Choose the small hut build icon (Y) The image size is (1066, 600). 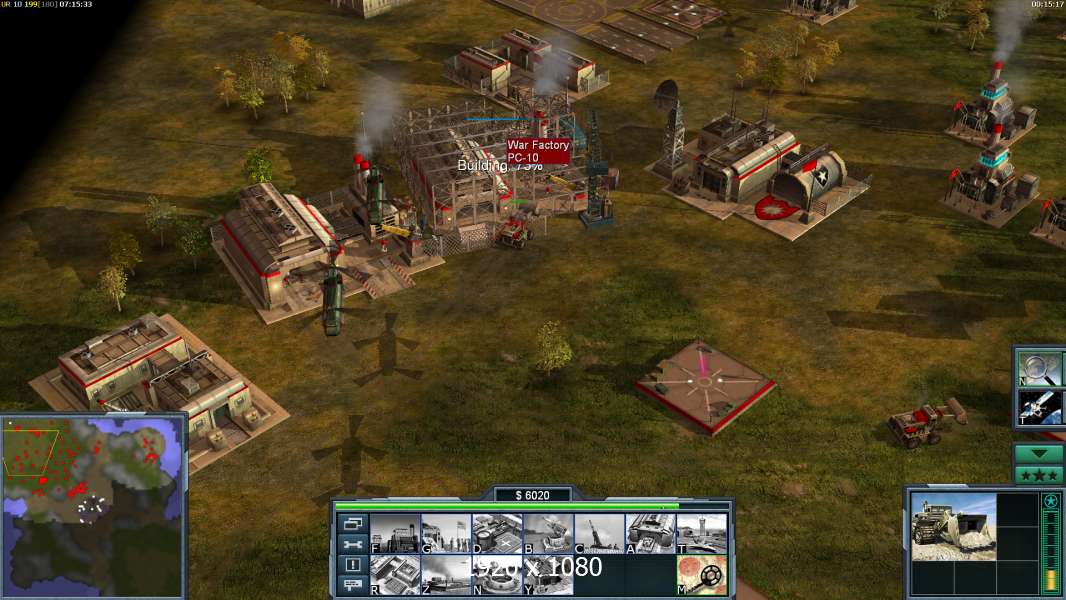tap(548, 575)
